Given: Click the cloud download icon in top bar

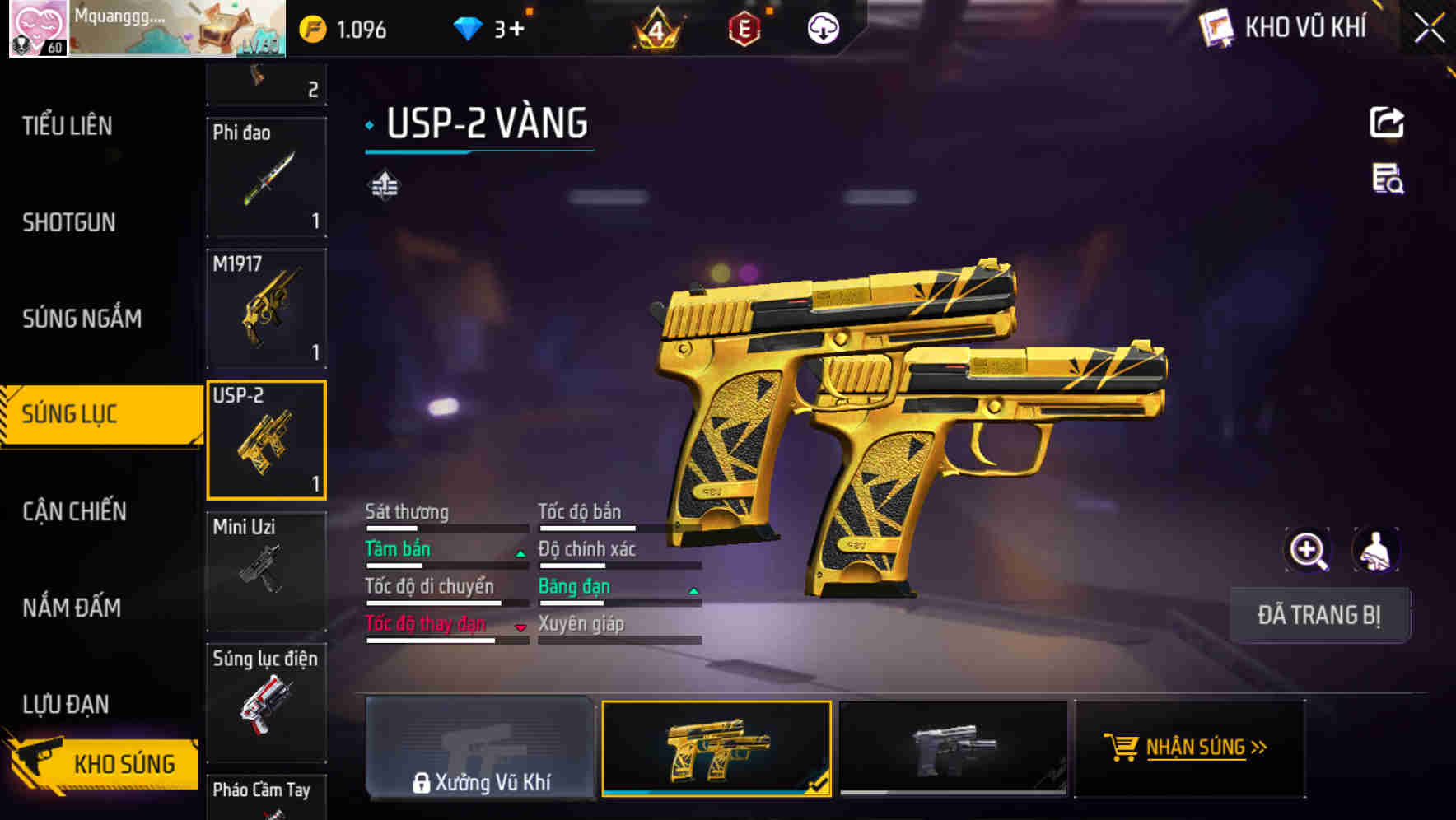Looking at the screenshot, I should pyautogui.click(x=823, y=28).
